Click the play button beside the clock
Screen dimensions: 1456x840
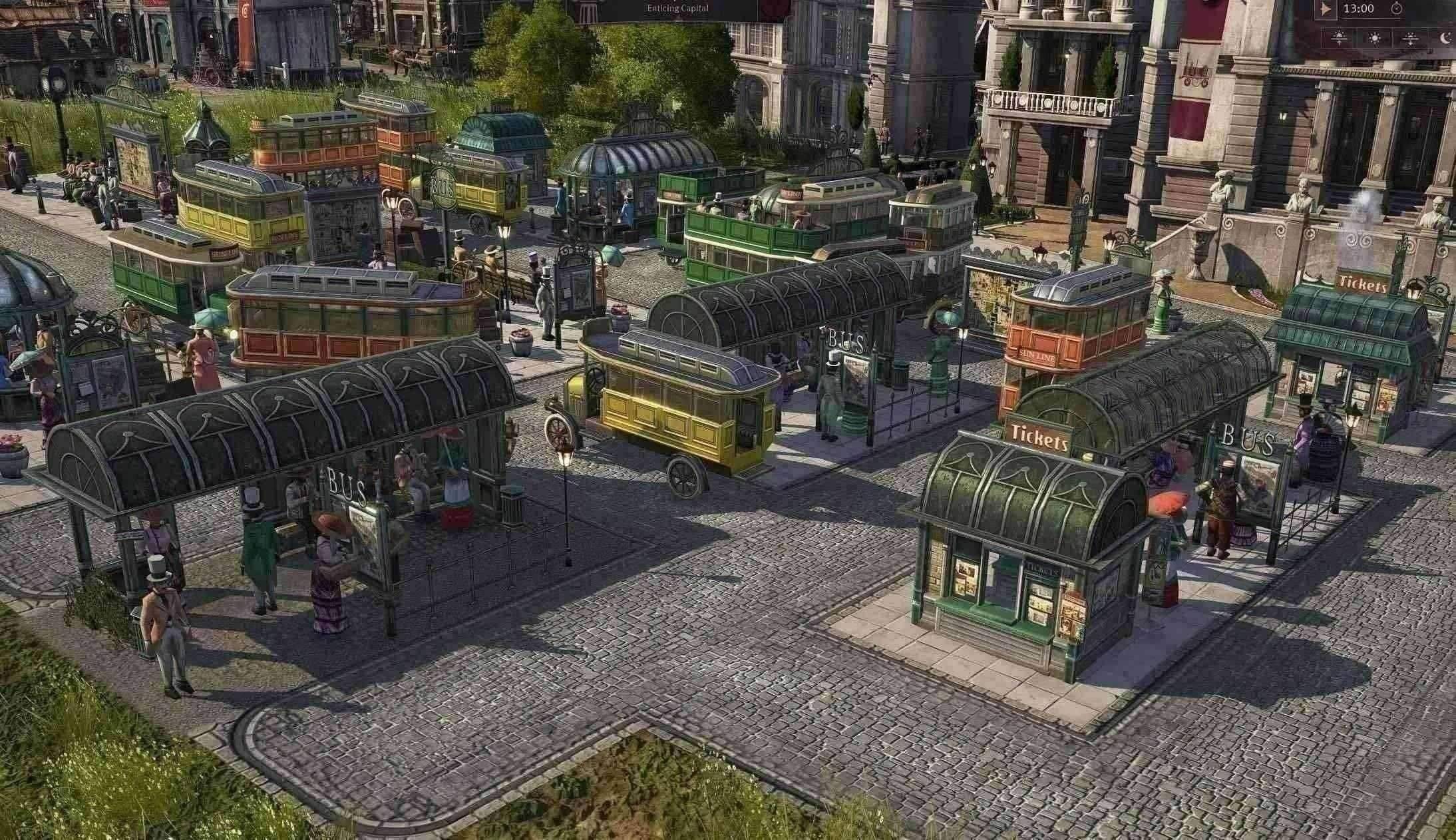1324,9
